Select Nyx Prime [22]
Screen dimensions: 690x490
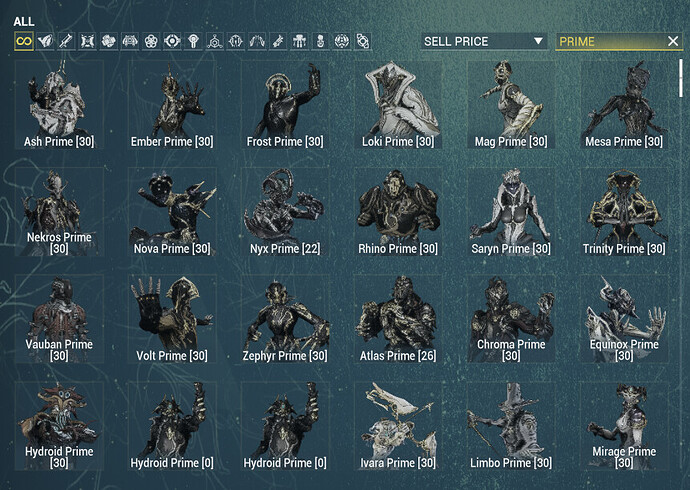[x=285, y=212]
